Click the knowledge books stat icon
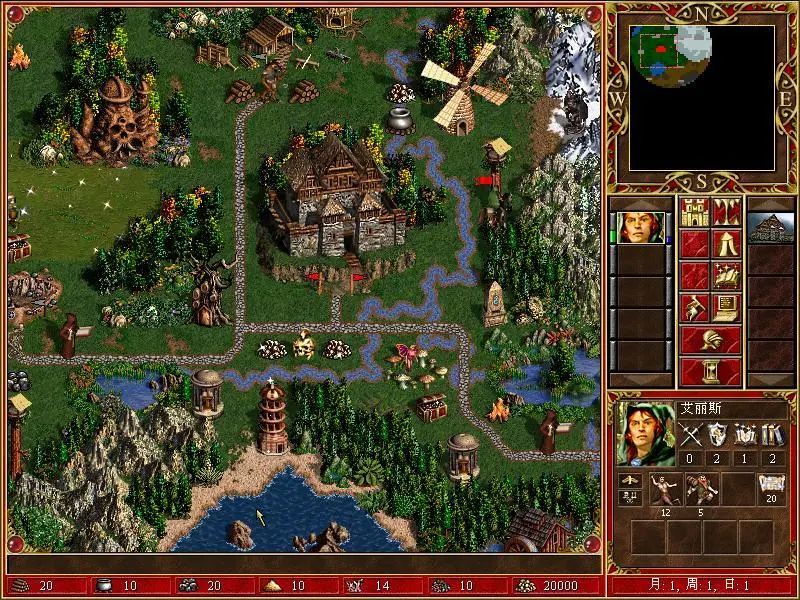800x600 pixels. point(771,434)
